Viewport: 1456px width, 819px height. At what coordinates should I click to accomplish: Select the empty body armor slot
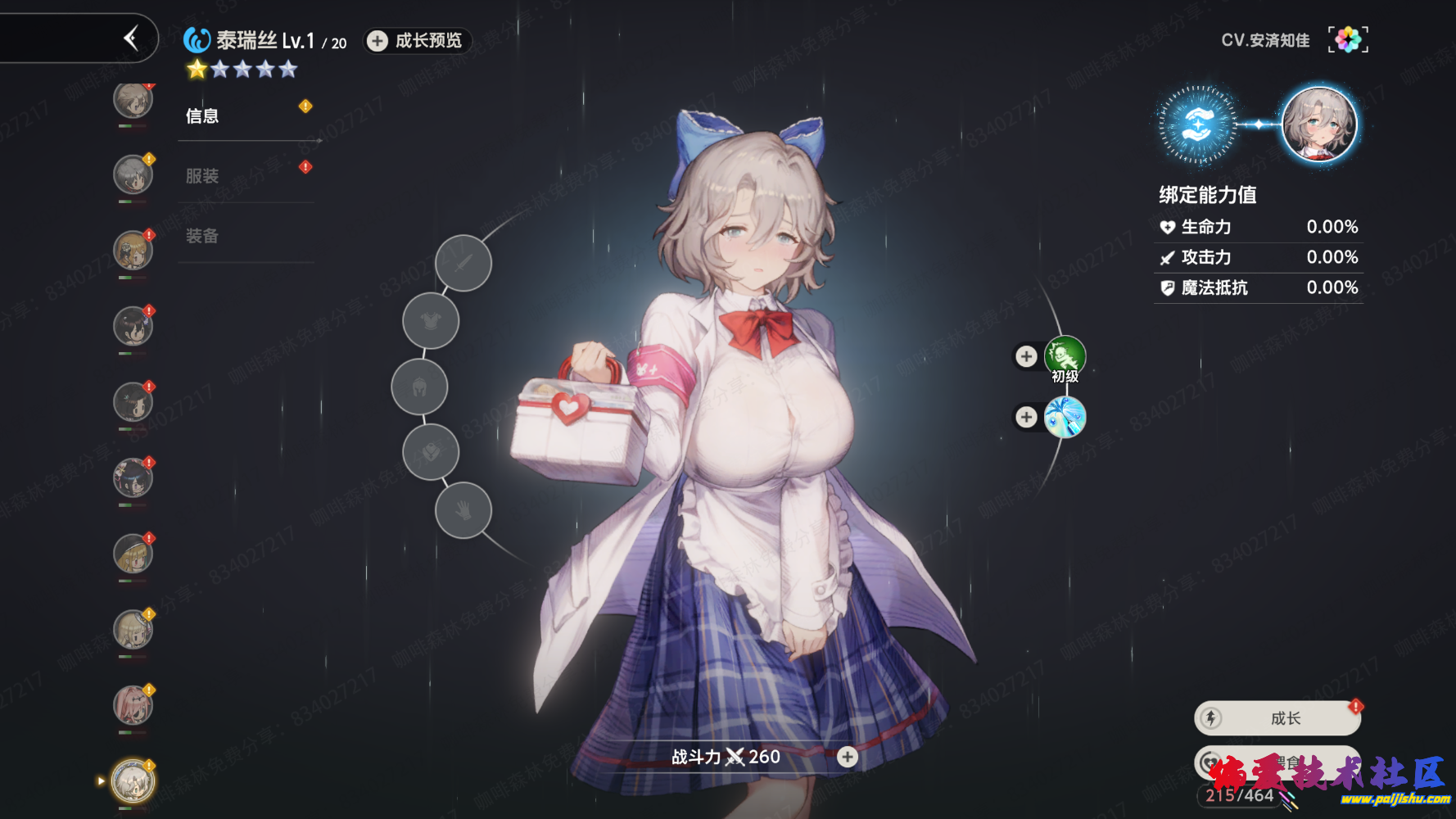click(x=431, y=321)
